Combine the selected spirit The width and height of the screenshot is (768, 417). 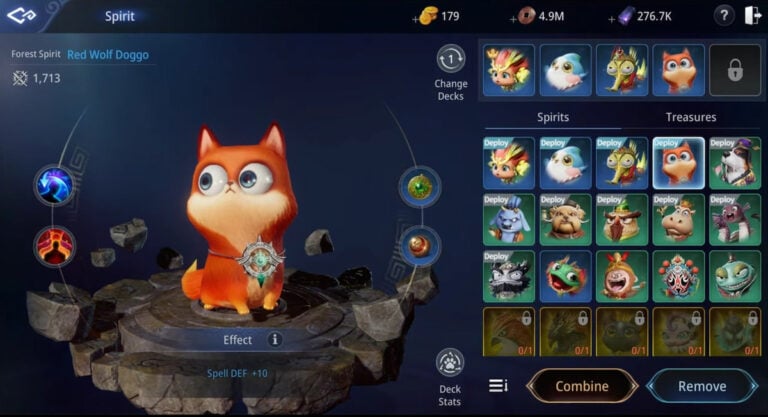[582, 386]
